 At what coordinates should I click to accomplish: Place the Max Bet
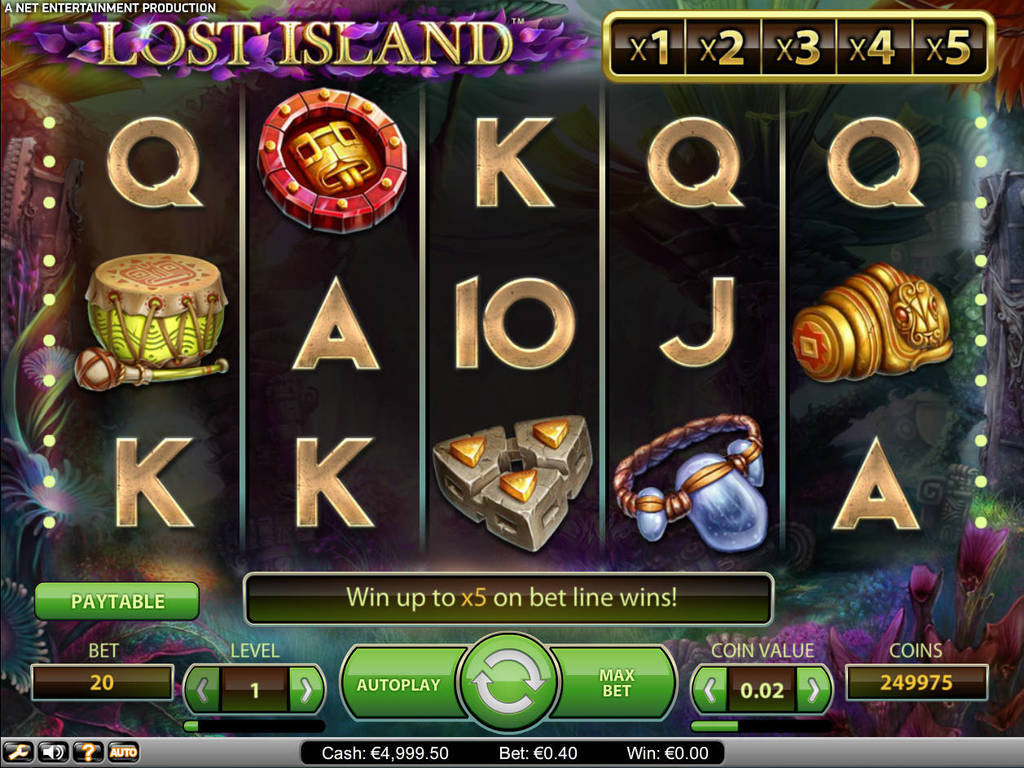tap(617, 684)
